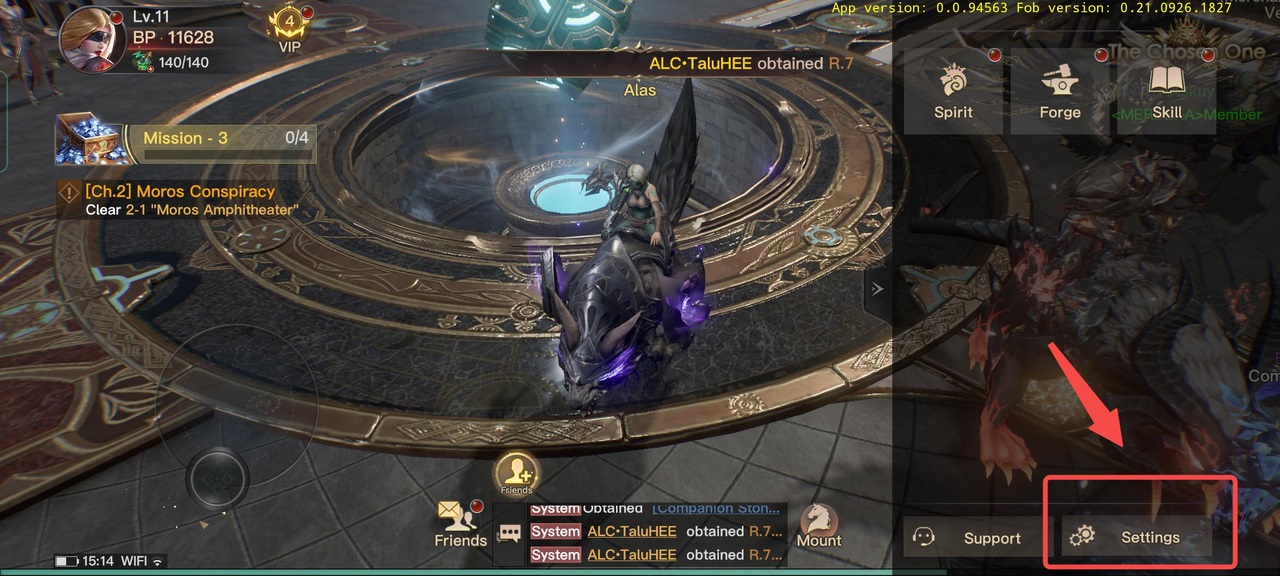Open the Mission - 3 treasure chest
The width and height of the screenshot is (1280, 576).
pyautogui.click(x=88, y=139)
